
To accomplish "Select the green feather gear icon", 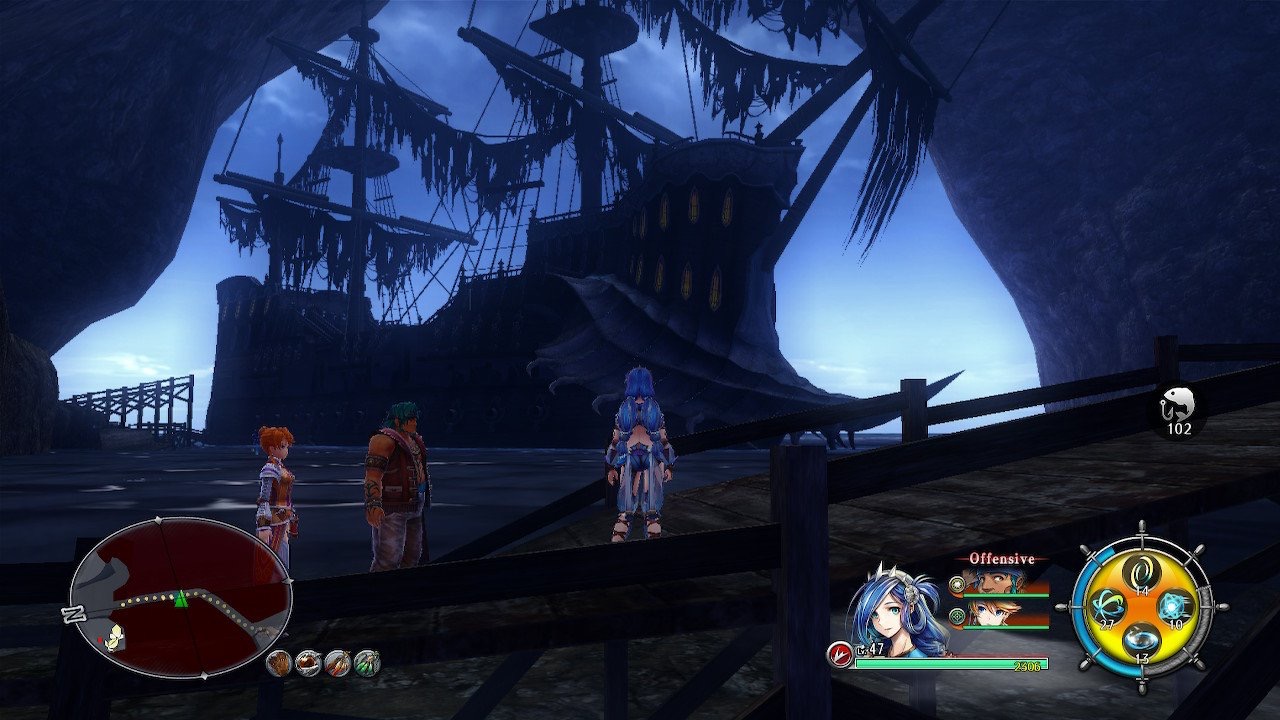I will pyautogui.click(x=367, y=662).
